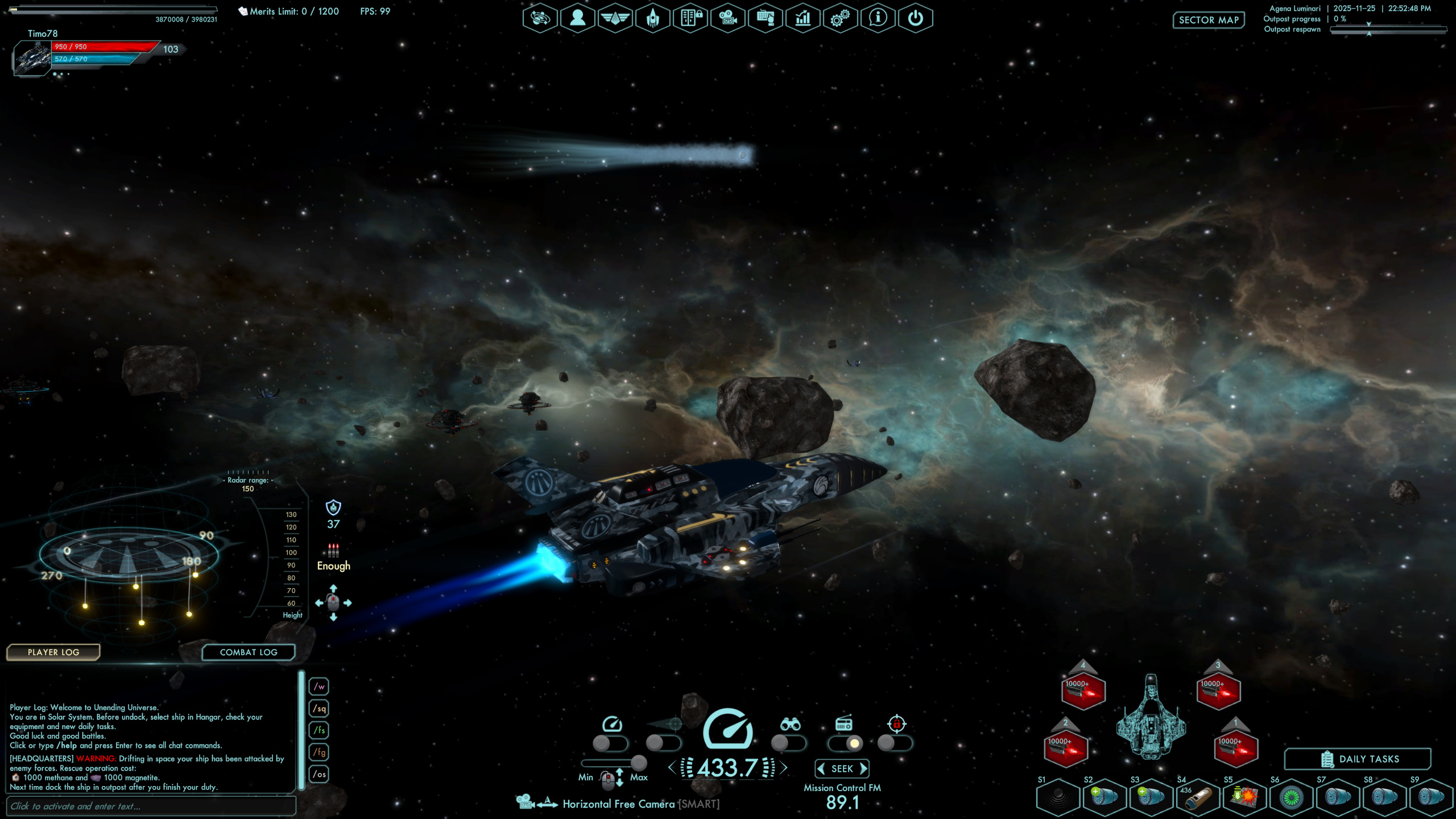Open the rocket ship hangar icon
This screenshot has width=1456, height=819.
pos(652,18)
